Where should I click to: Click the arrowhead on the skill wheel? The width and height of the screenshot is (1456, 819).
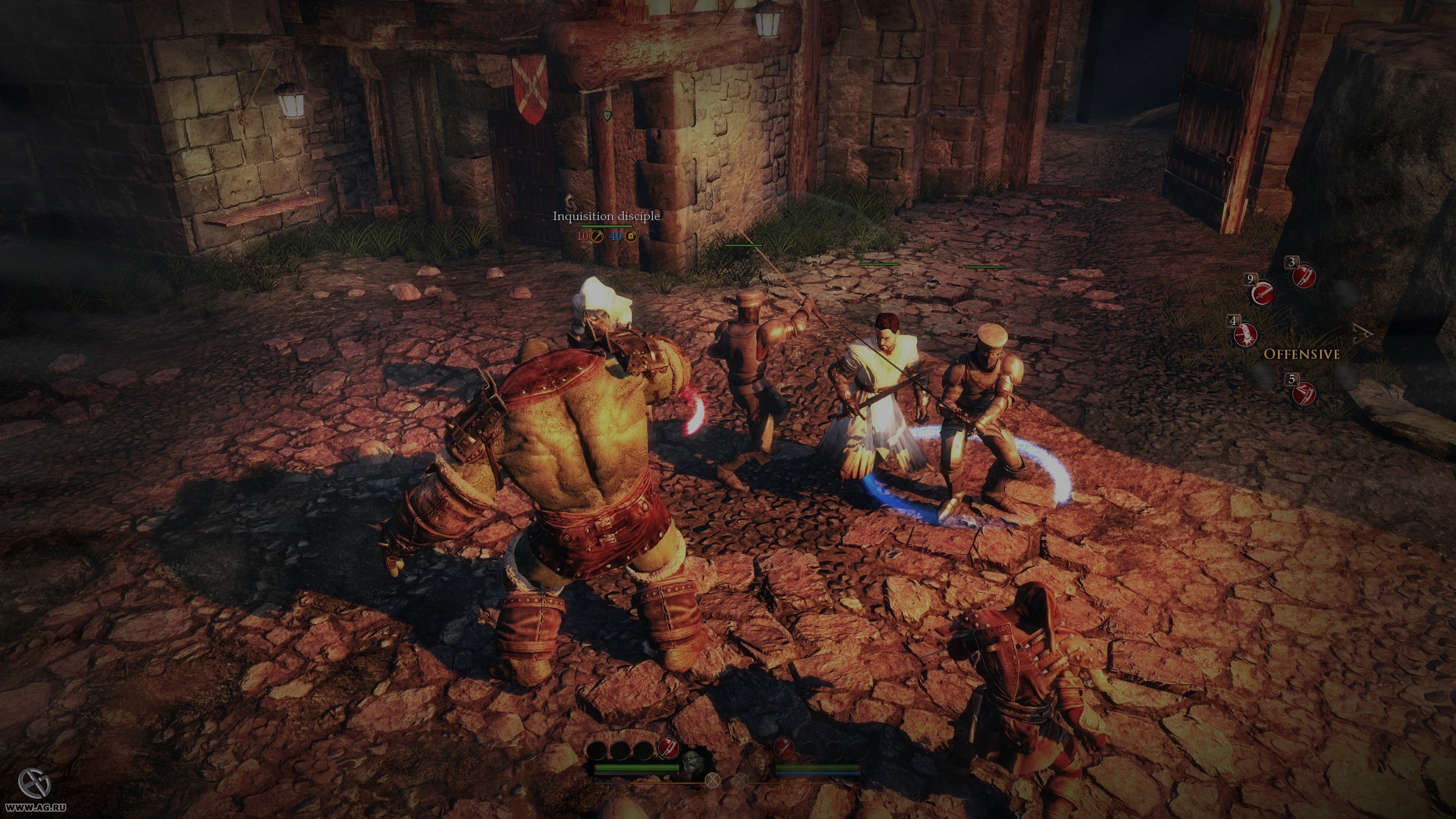pos(1363,333)
